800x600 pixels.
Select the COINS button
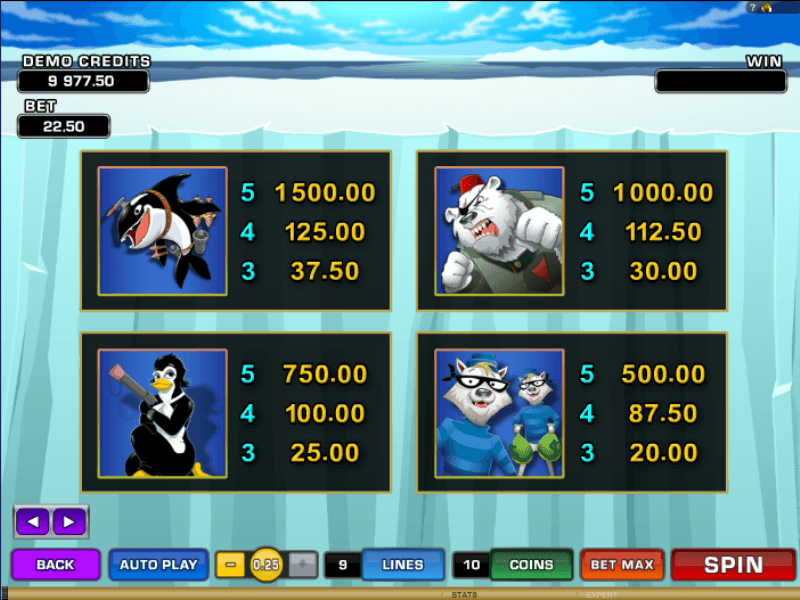tap(531, 565)
